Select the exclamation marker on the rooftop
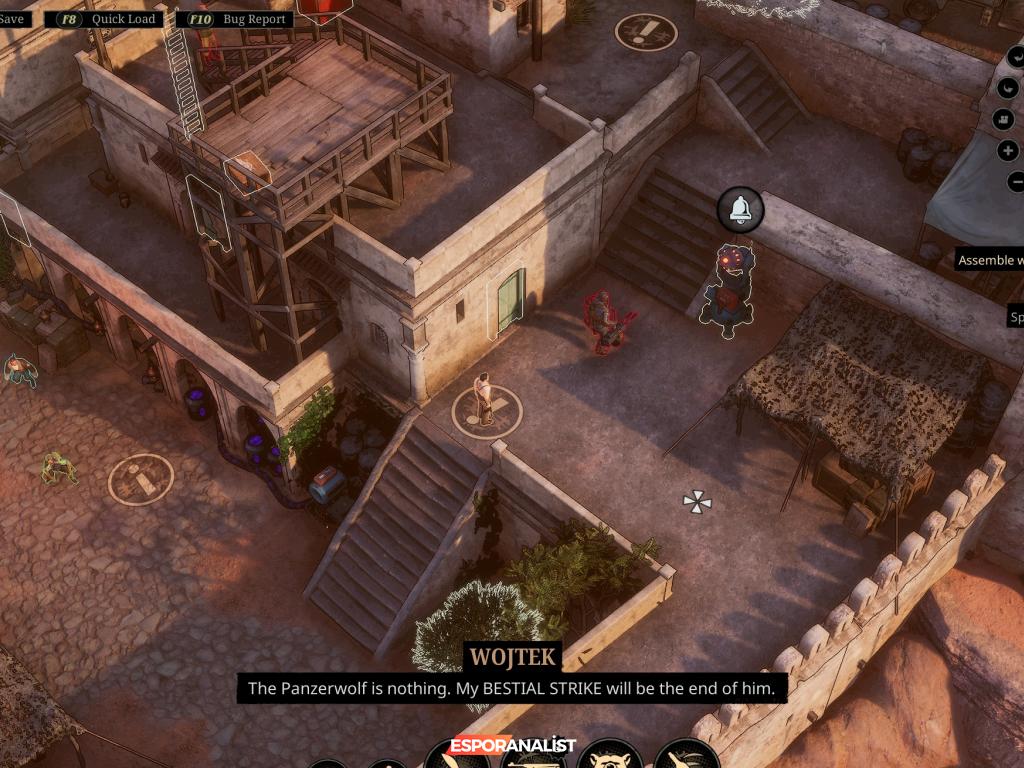Viewport: 1024px width, 768px height. tap(645, 32)
